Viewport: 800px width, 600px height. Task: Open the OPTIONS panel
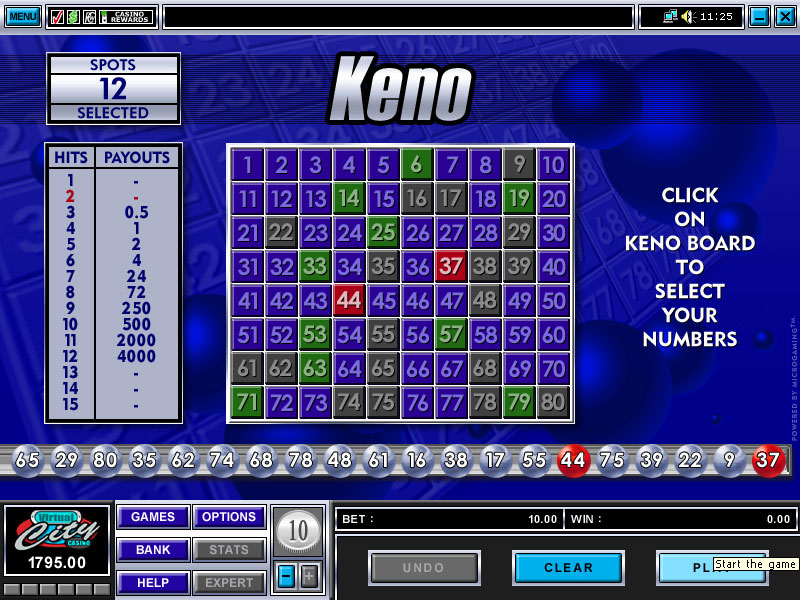click(229, 517)
